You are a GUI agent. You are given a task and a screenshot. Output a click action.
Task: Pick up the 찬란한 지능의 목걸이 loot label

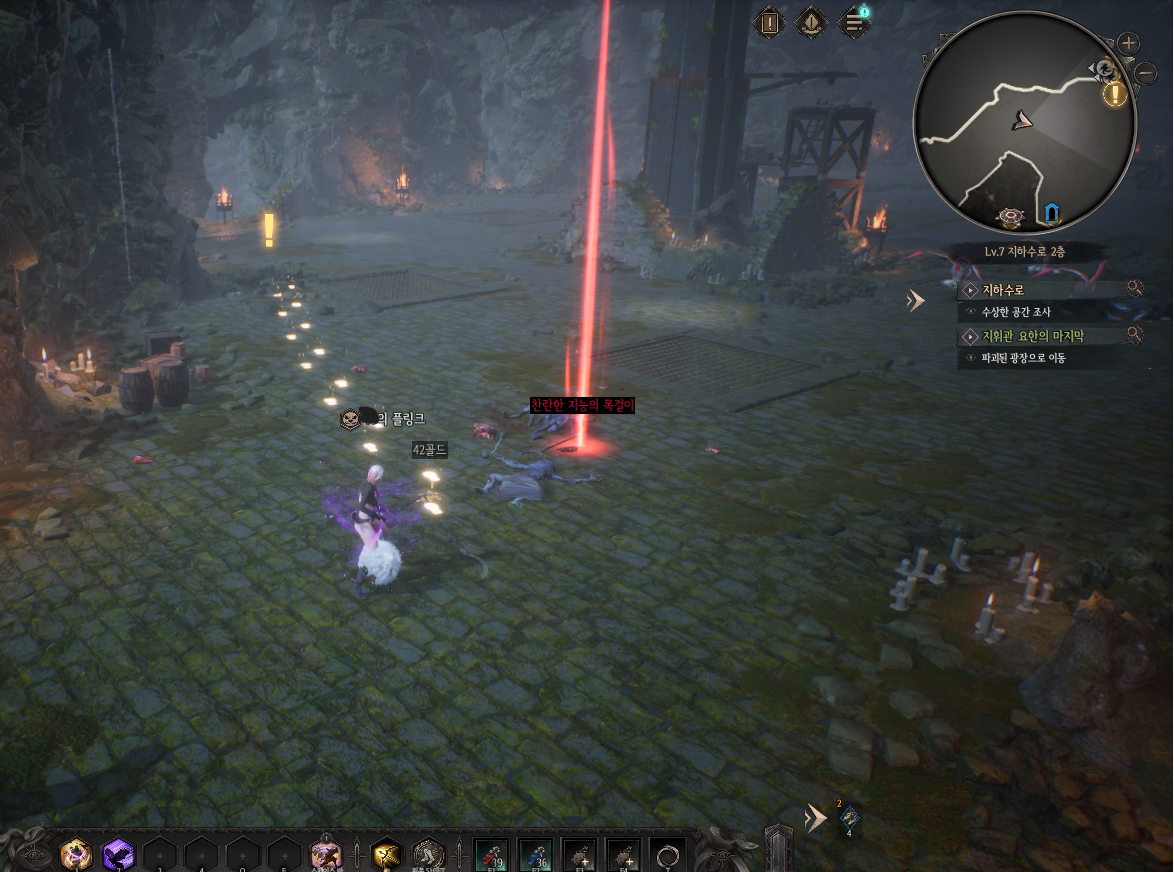click(582, 405)
